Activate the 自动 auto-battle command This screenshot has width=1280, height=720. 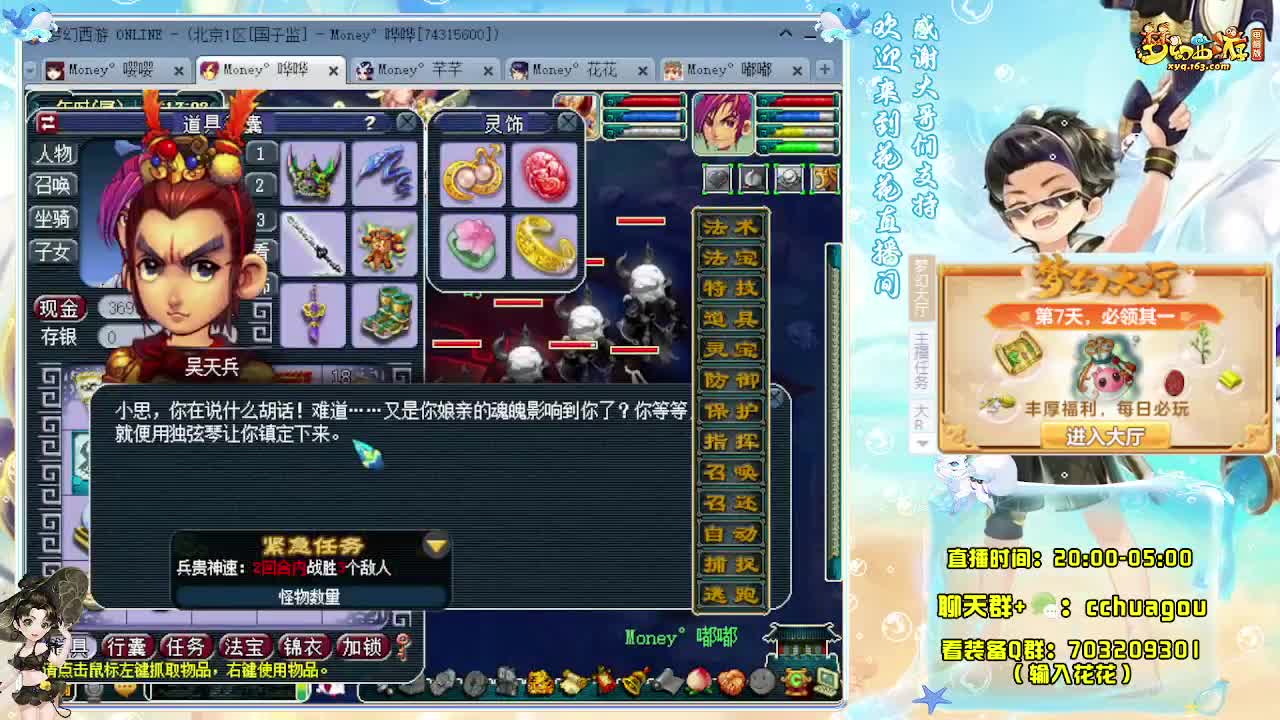(730, 533)
